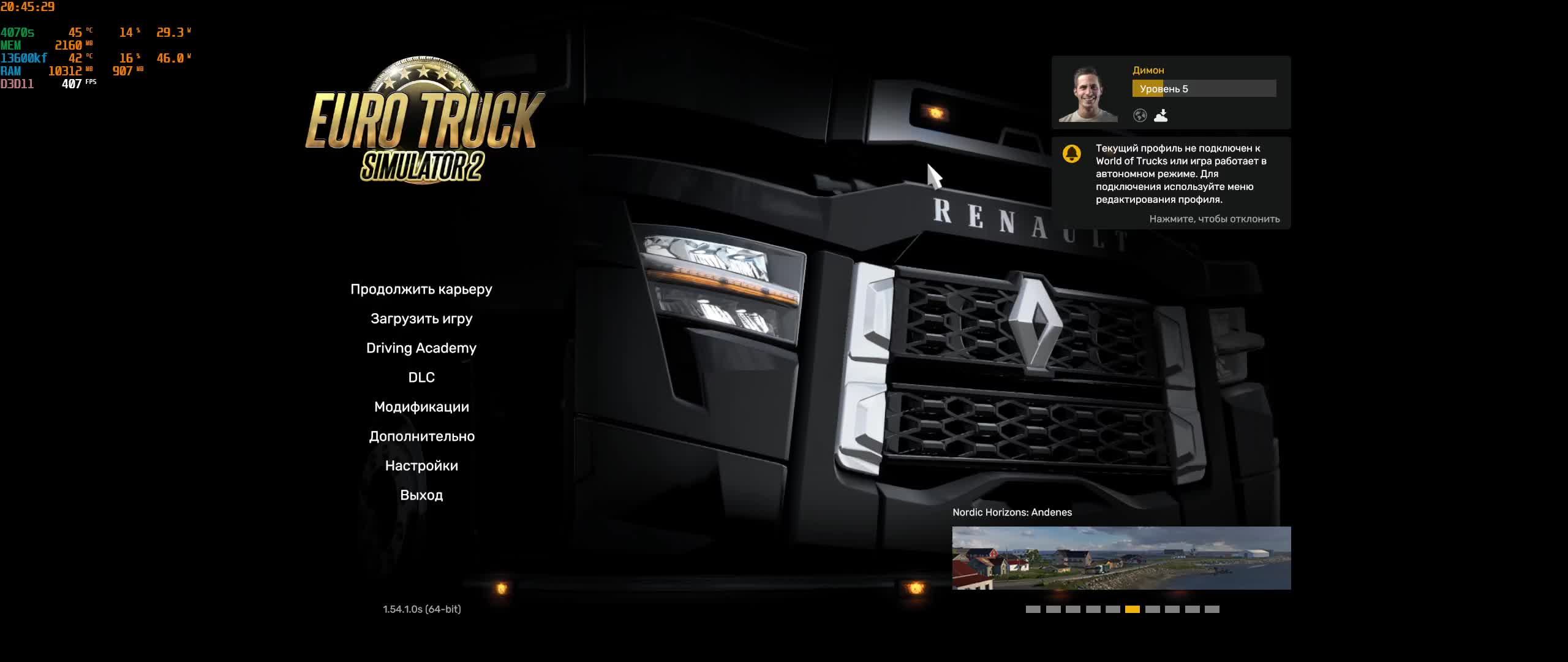Open the DLC menu entry
This screenshot has height=662, width=1568.
point(421,377)
